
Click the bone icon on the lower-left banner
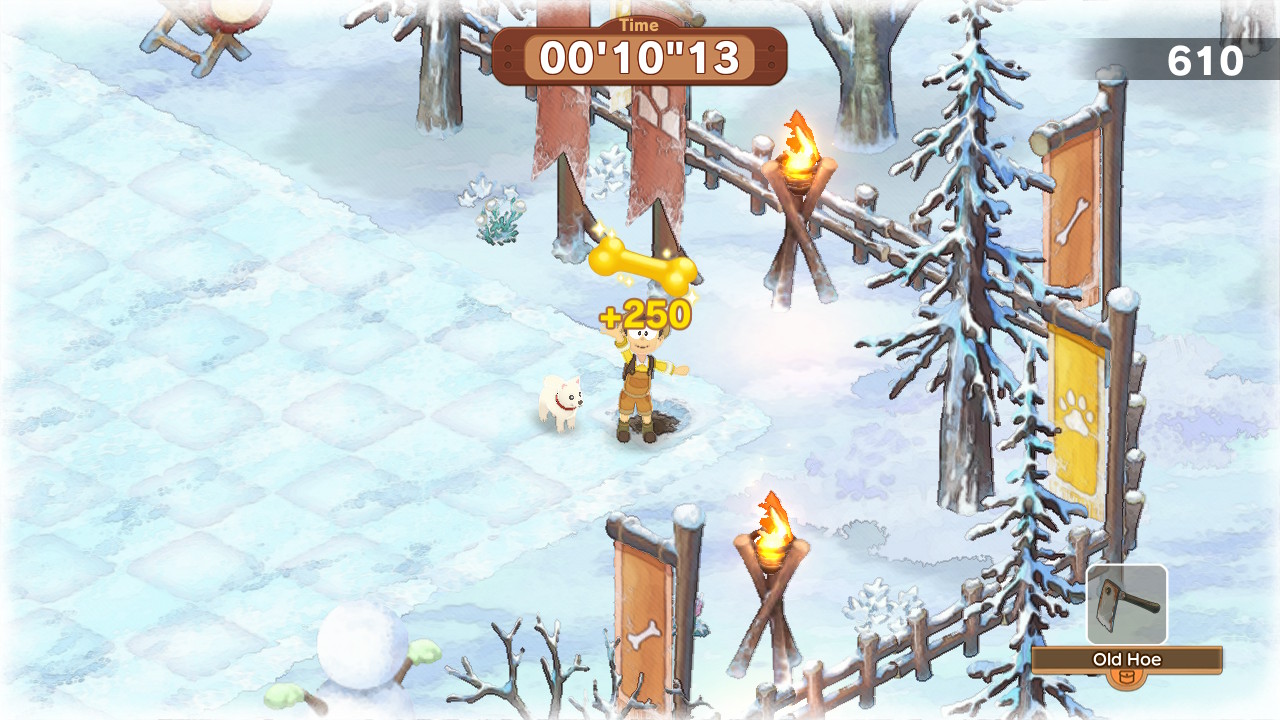646,633
